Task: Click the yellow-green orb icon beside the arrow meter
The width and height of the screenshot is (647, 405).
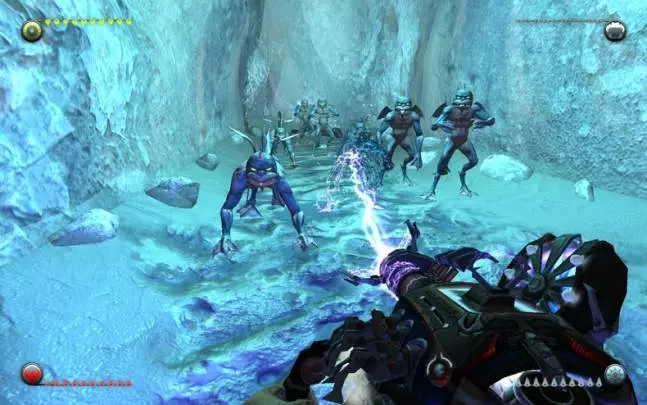Action: pos(31,29)
